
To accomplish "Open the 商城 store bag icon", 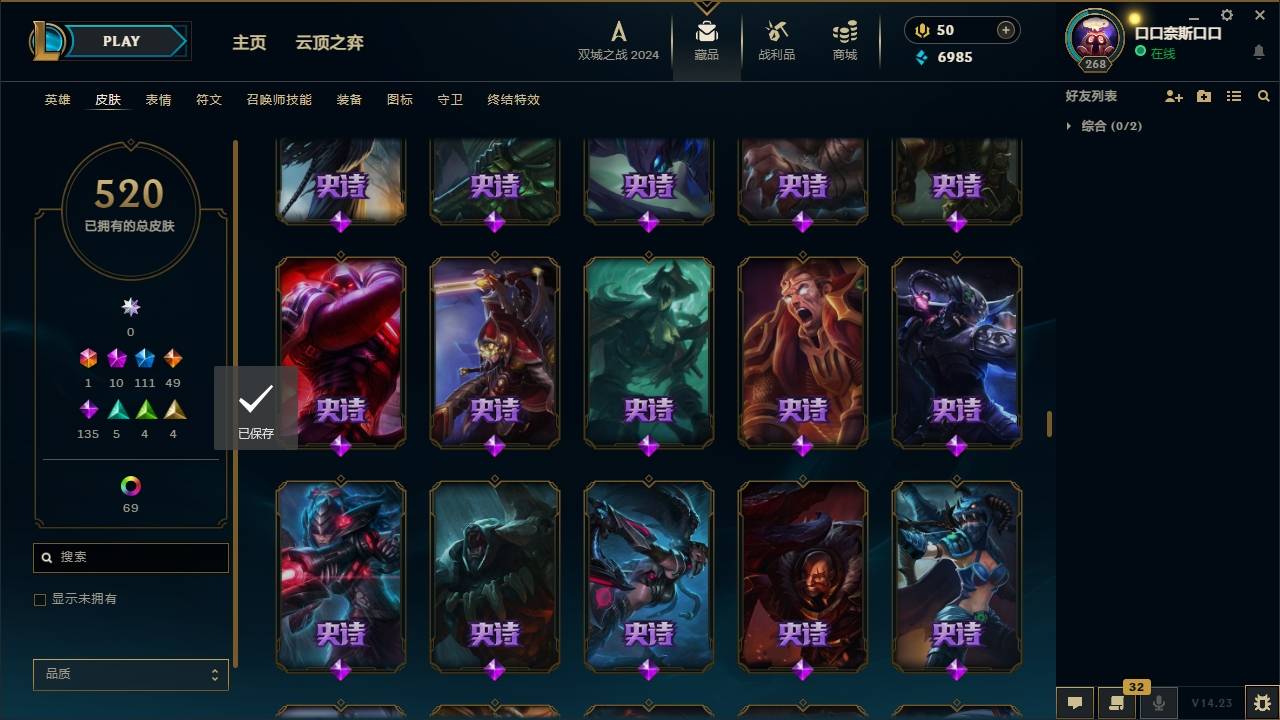I will [843, 32].
